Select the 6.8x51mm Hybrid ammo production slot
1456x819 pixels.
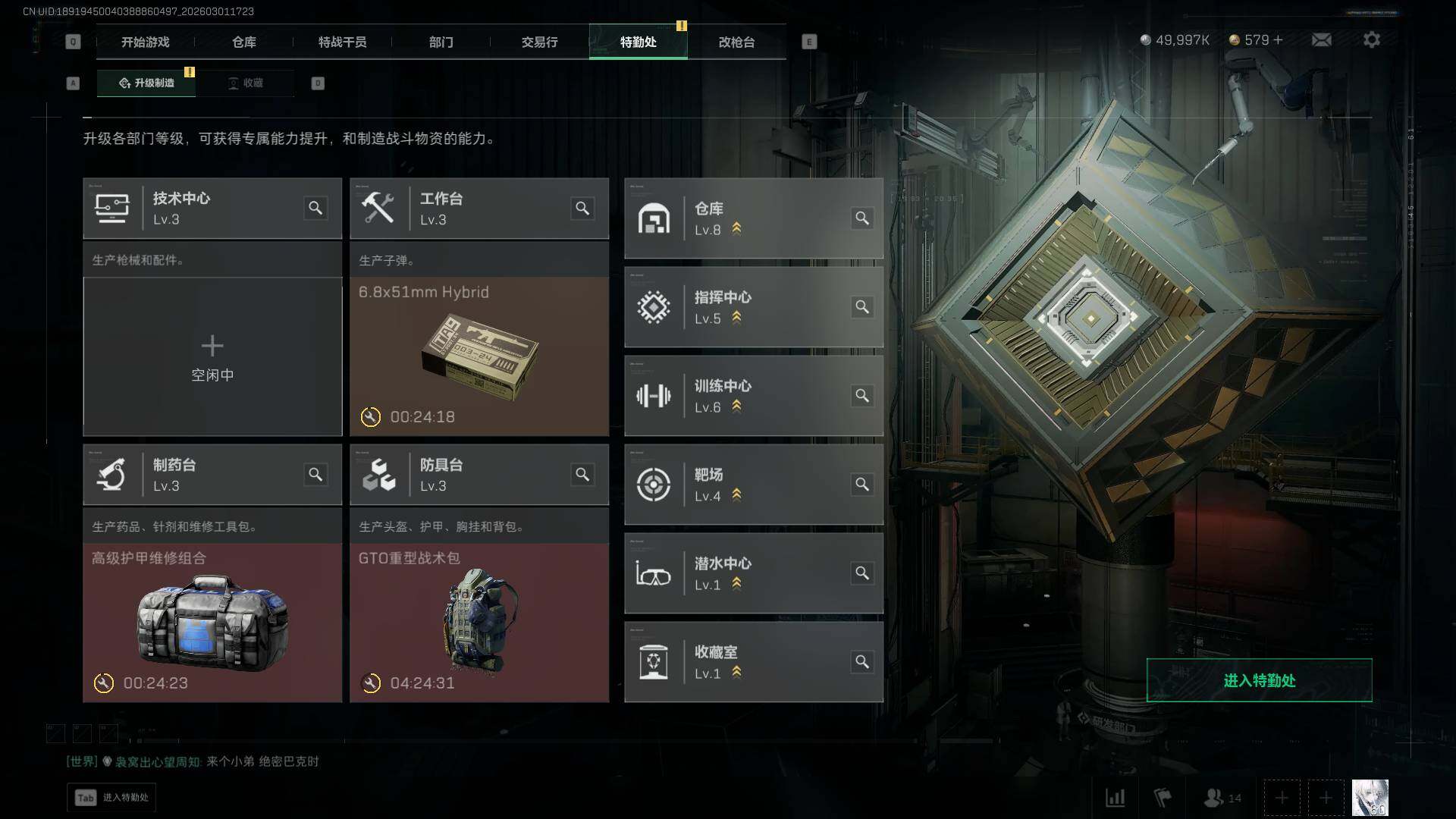479,356
